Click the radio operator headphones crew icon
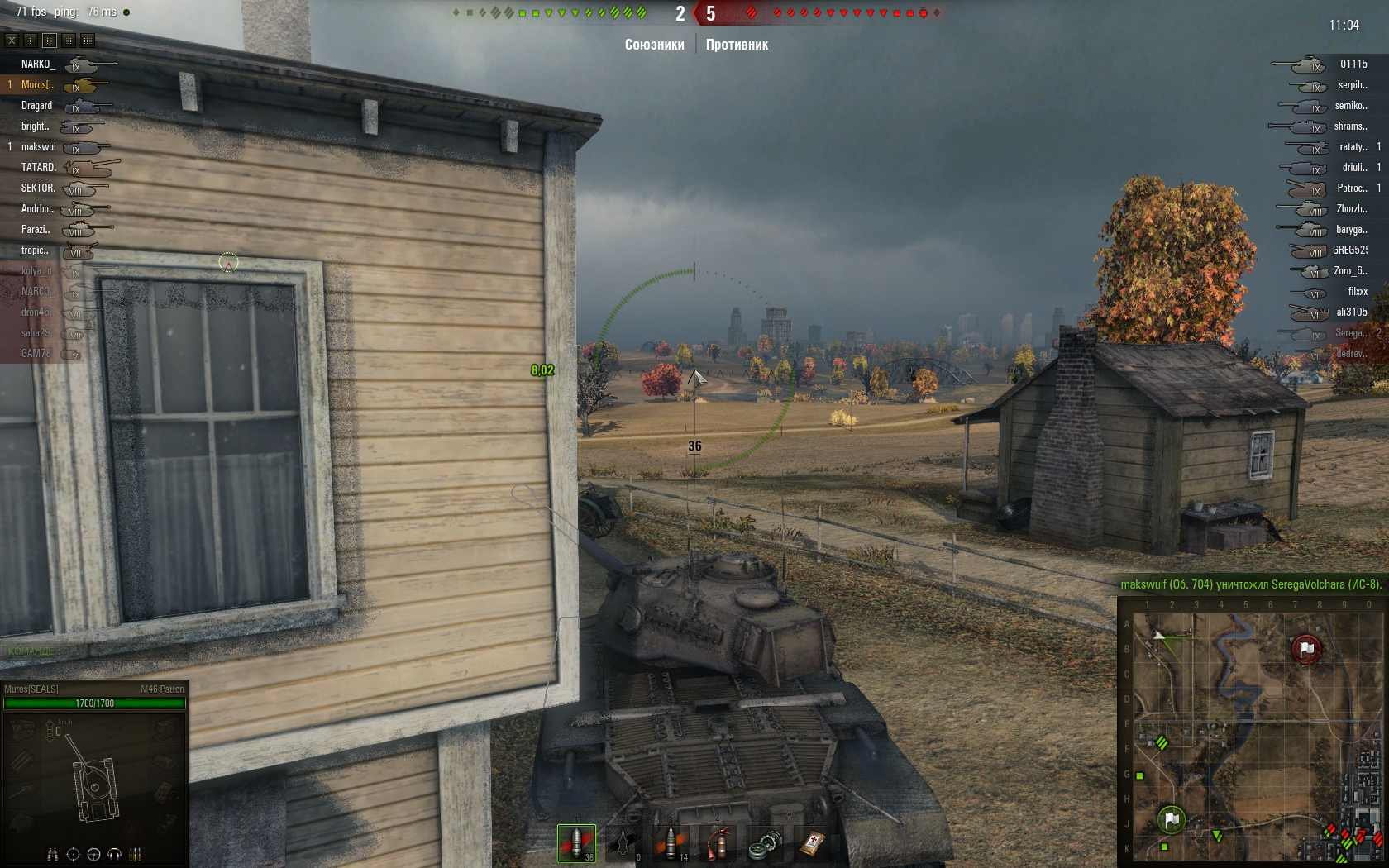Screen dimensions: 1389x868 click(x=114, y=854)
